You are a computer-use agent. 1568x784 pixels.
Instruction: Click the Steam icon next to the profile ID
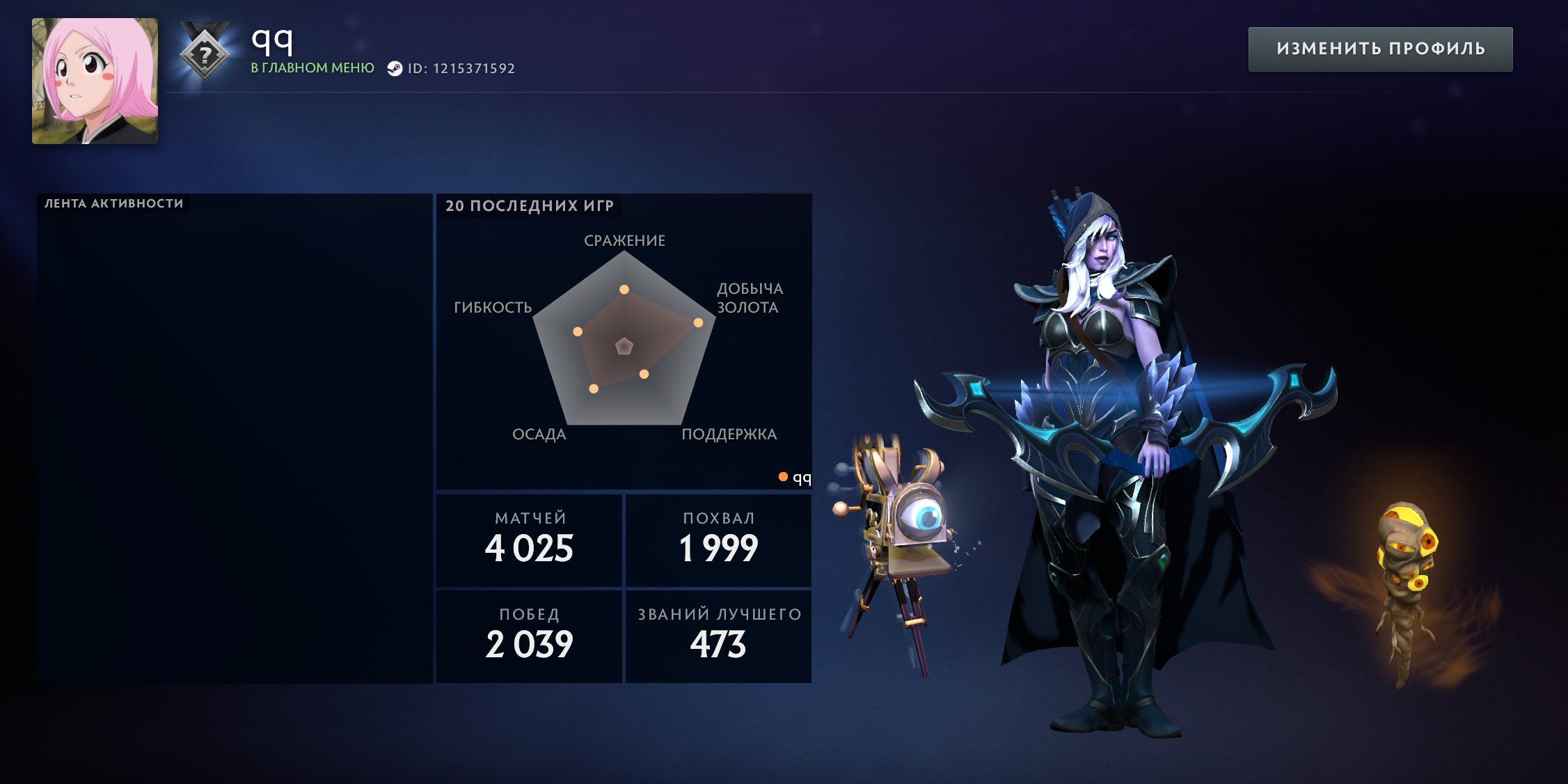[x=397, y=69]
